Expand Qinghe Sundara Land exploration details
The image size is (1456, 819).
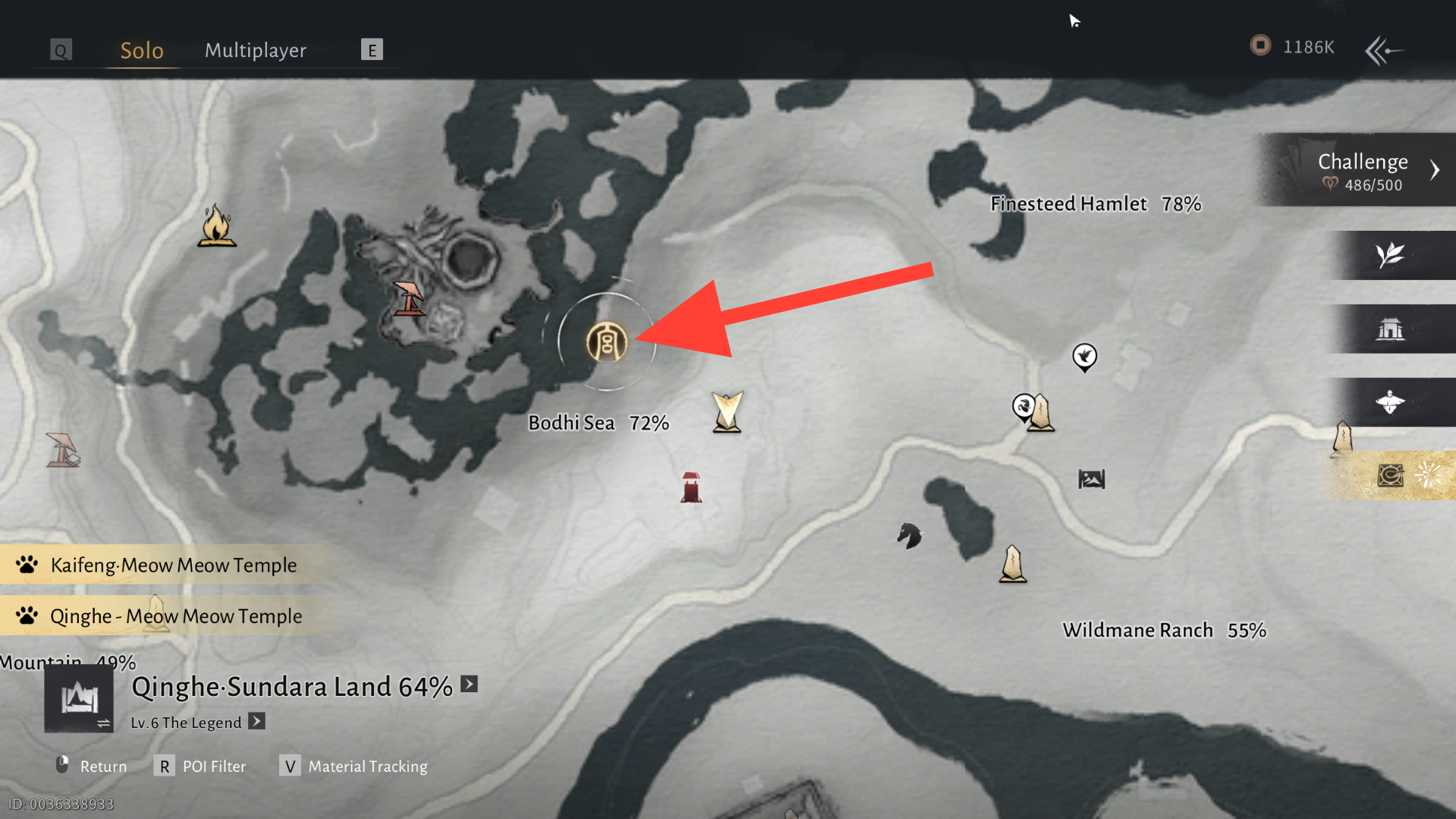470,685
